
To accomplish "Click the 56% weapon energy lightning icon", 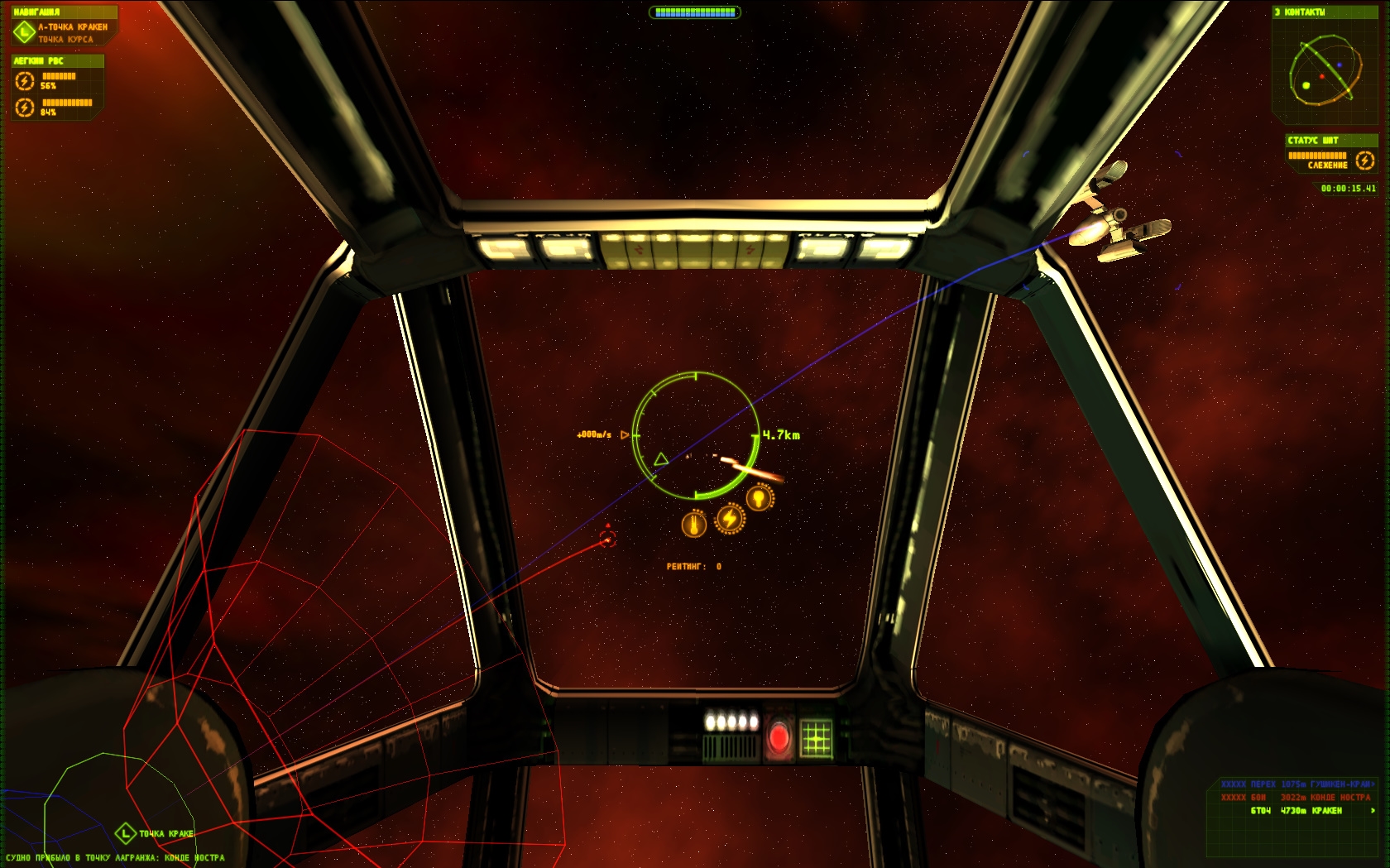I will click(25, 80).
